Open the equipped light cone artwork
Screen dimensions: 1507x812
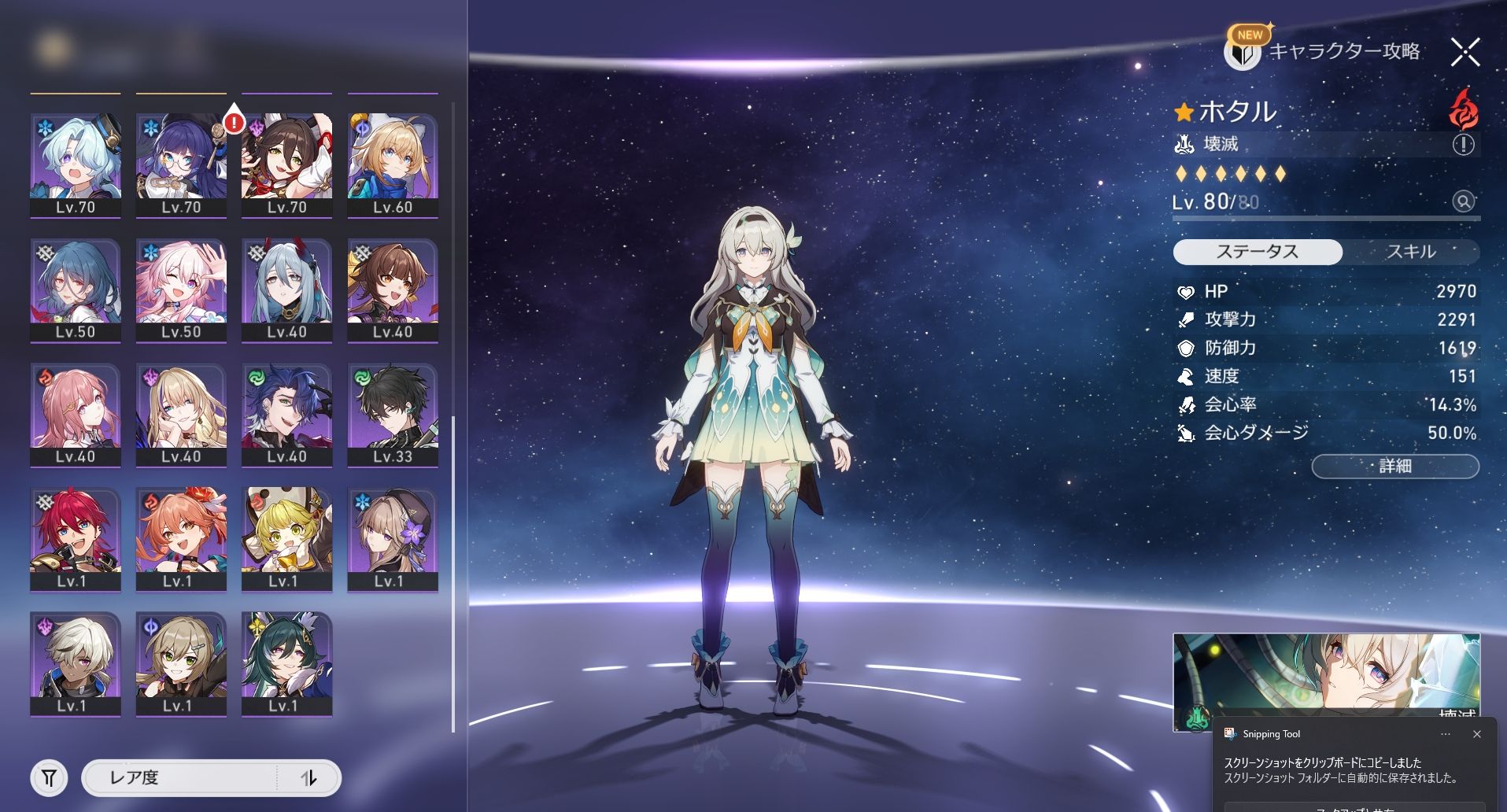point(1325,681)
